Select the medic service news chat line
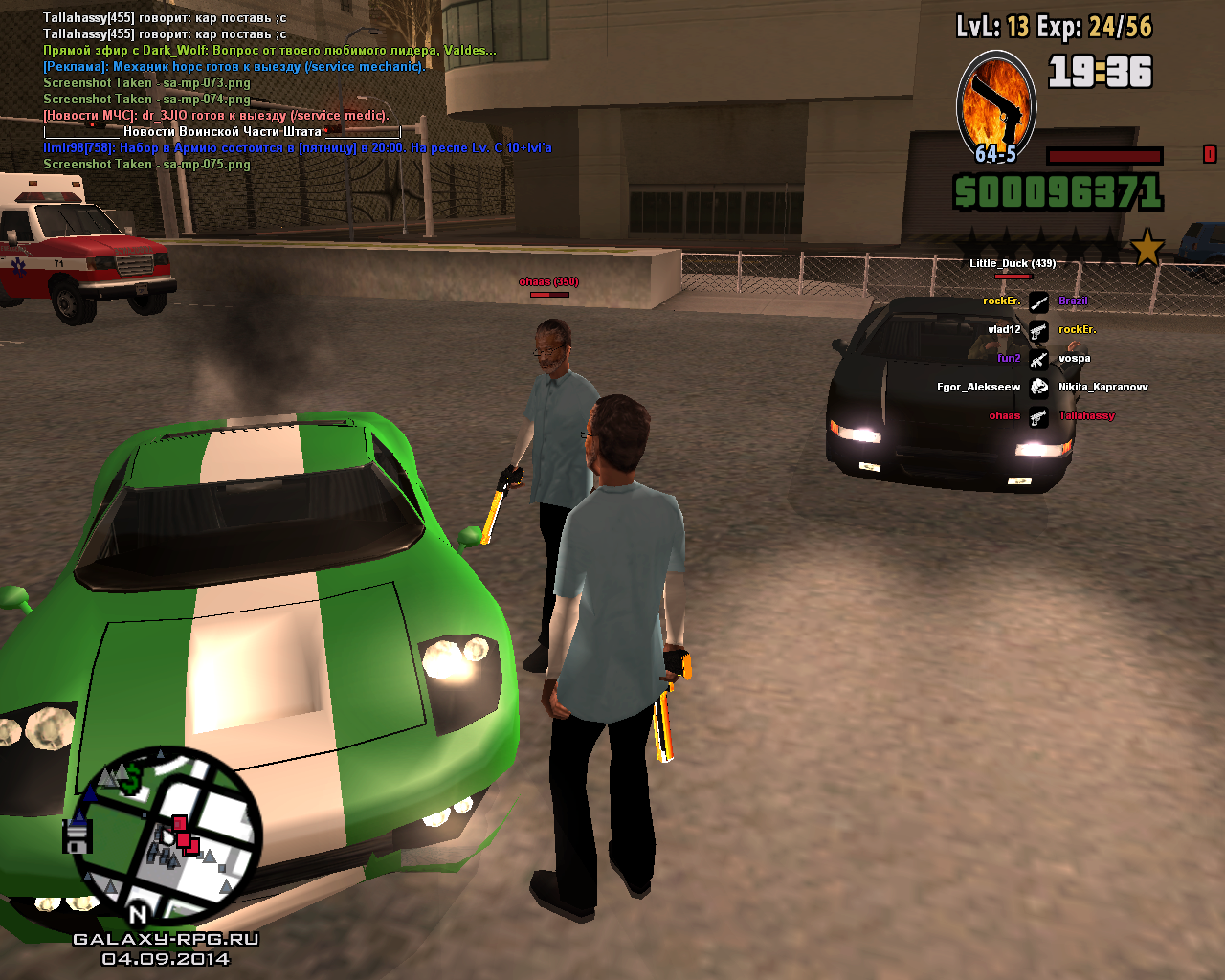 click(x=216, y=116)
